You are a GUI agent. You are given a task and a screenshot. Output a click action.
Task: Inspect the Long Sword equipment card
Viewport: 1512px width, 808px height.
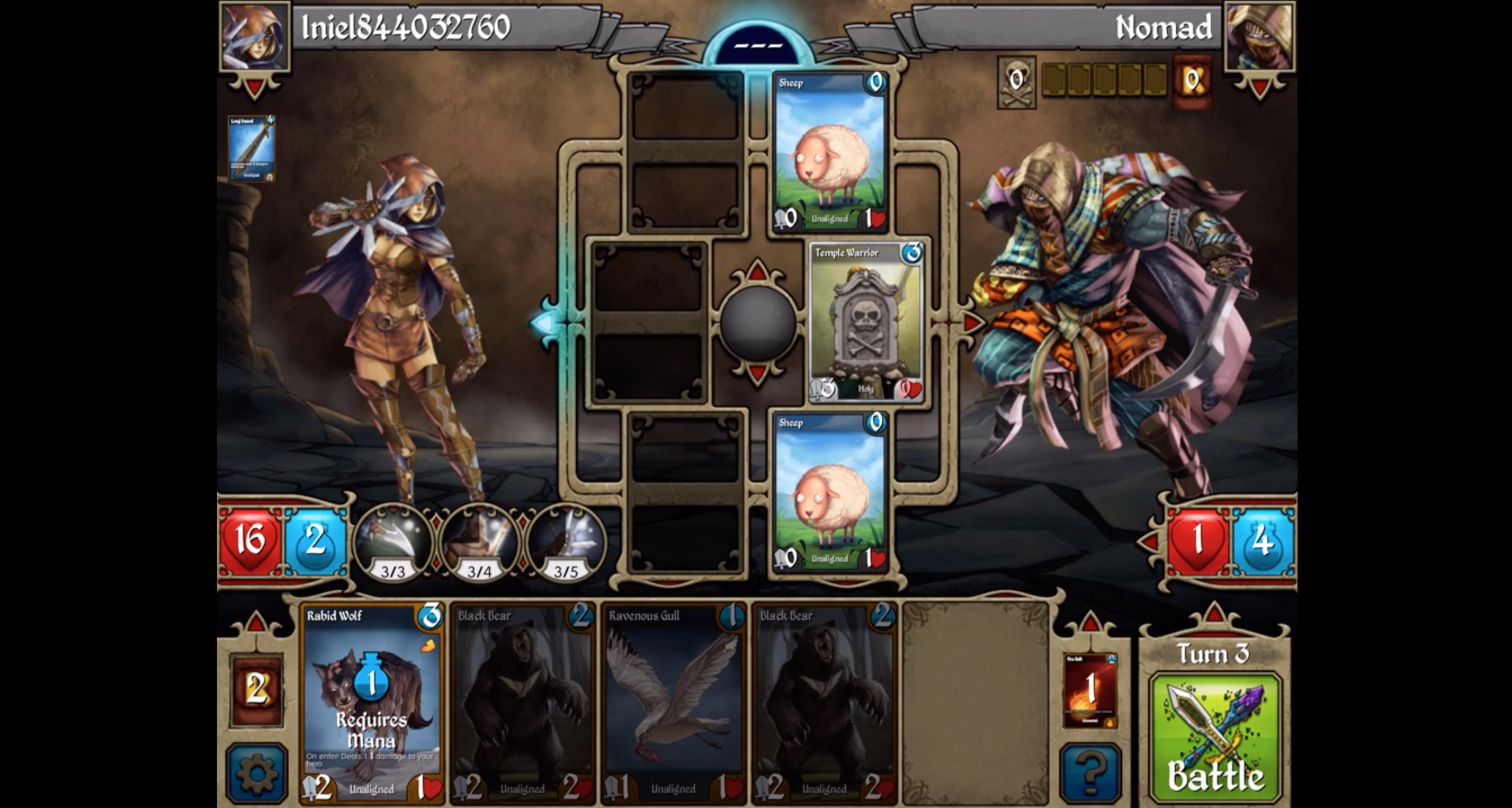click(251, 148)
